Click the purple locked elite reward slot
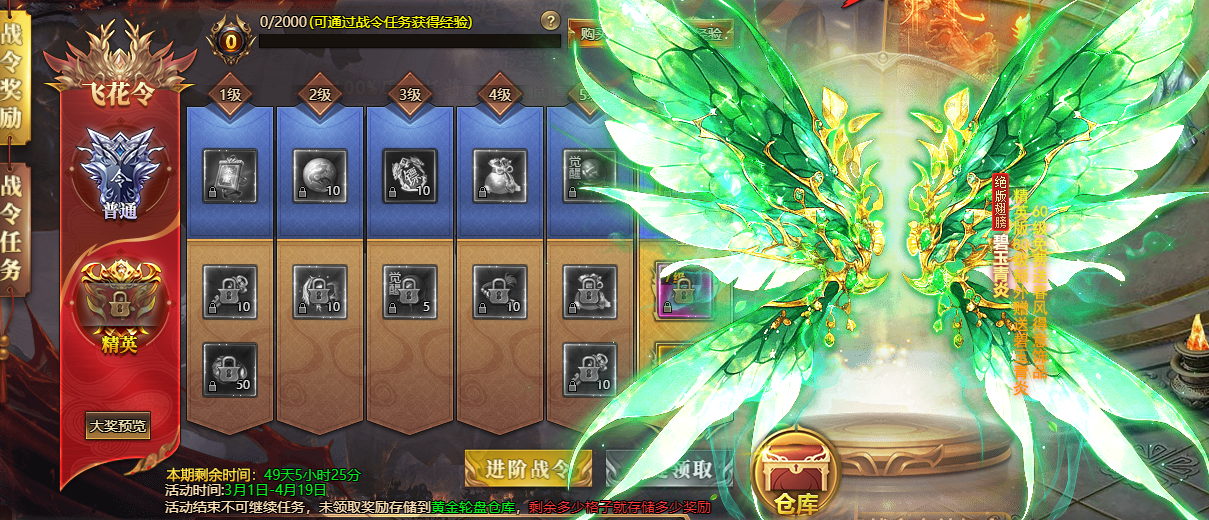Screen dimensions: 1209x520 pyautogui.click(x=683, y=290)
